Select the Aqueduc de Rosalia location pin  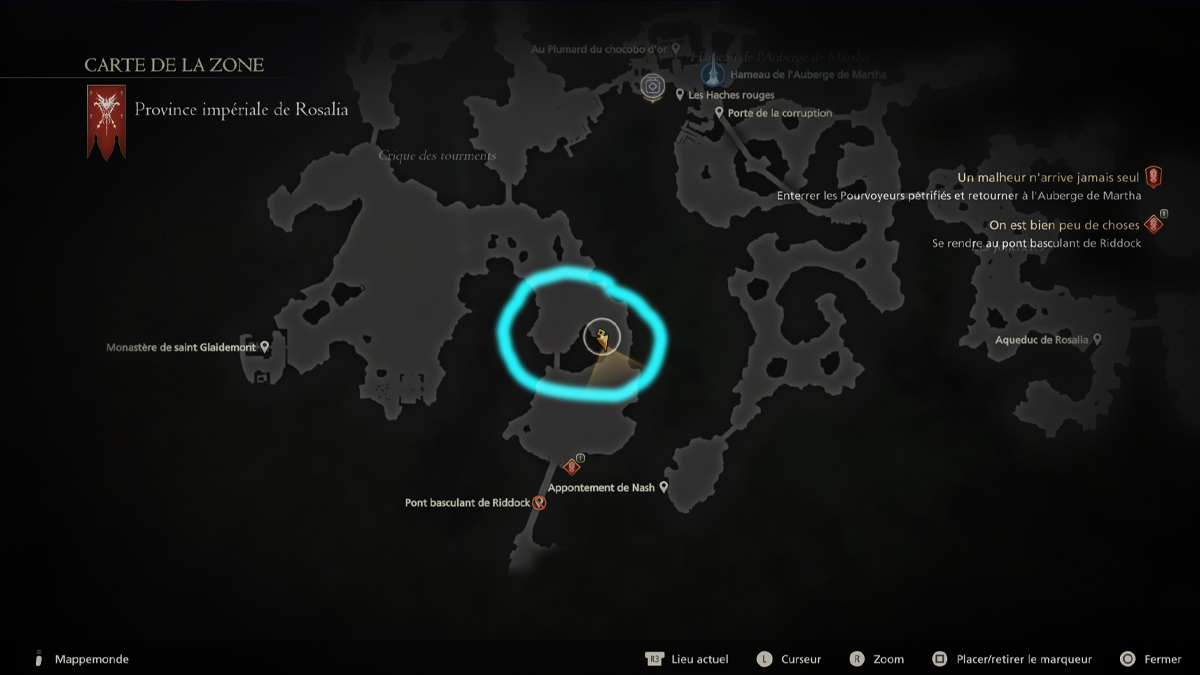point(1097,340)
